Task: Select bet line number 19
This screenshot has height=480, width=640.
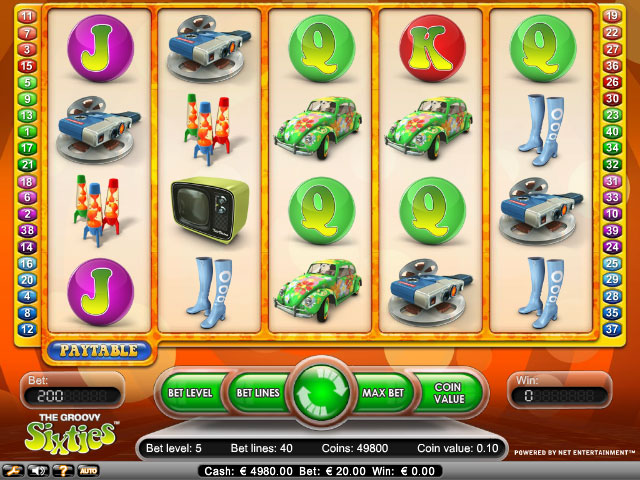Action: coord(612,16)
